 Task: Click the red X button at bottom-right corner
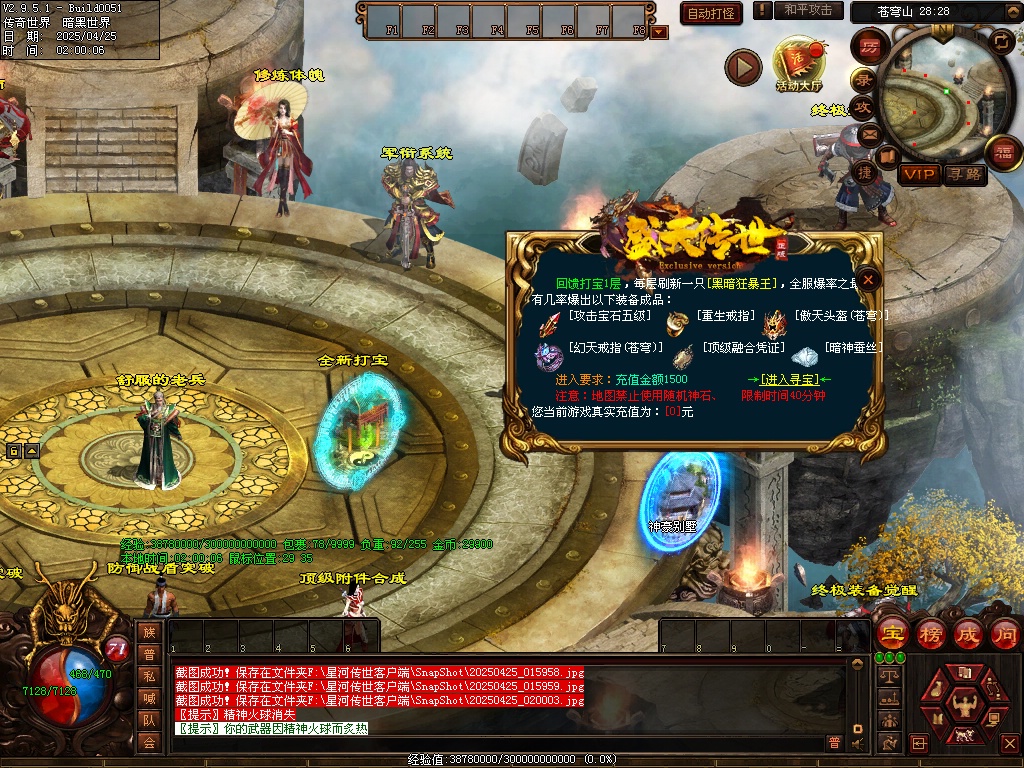pyautogui.click(x=1009, y=743)
